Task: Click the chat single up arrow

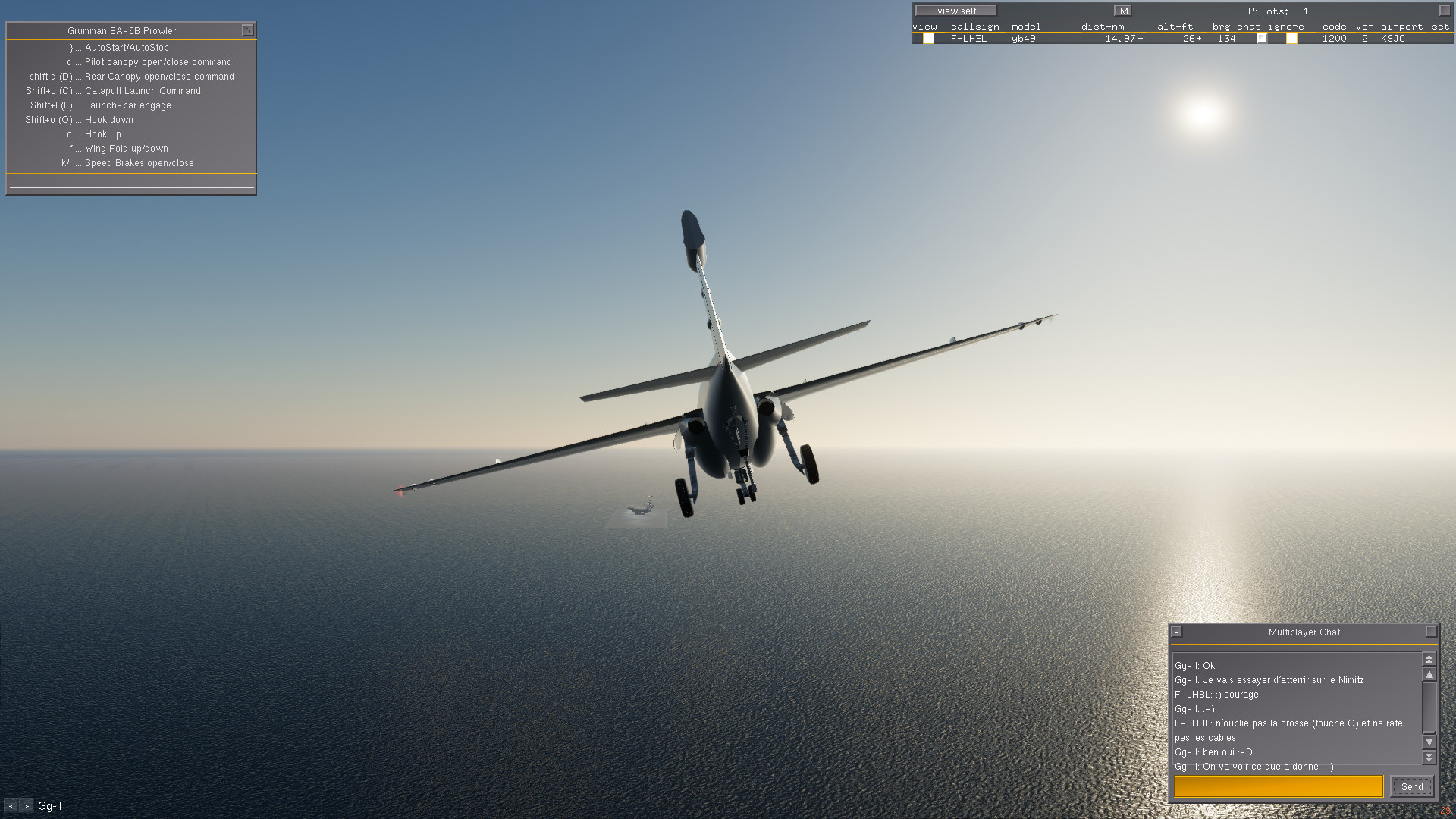Action: point(1429,674)
